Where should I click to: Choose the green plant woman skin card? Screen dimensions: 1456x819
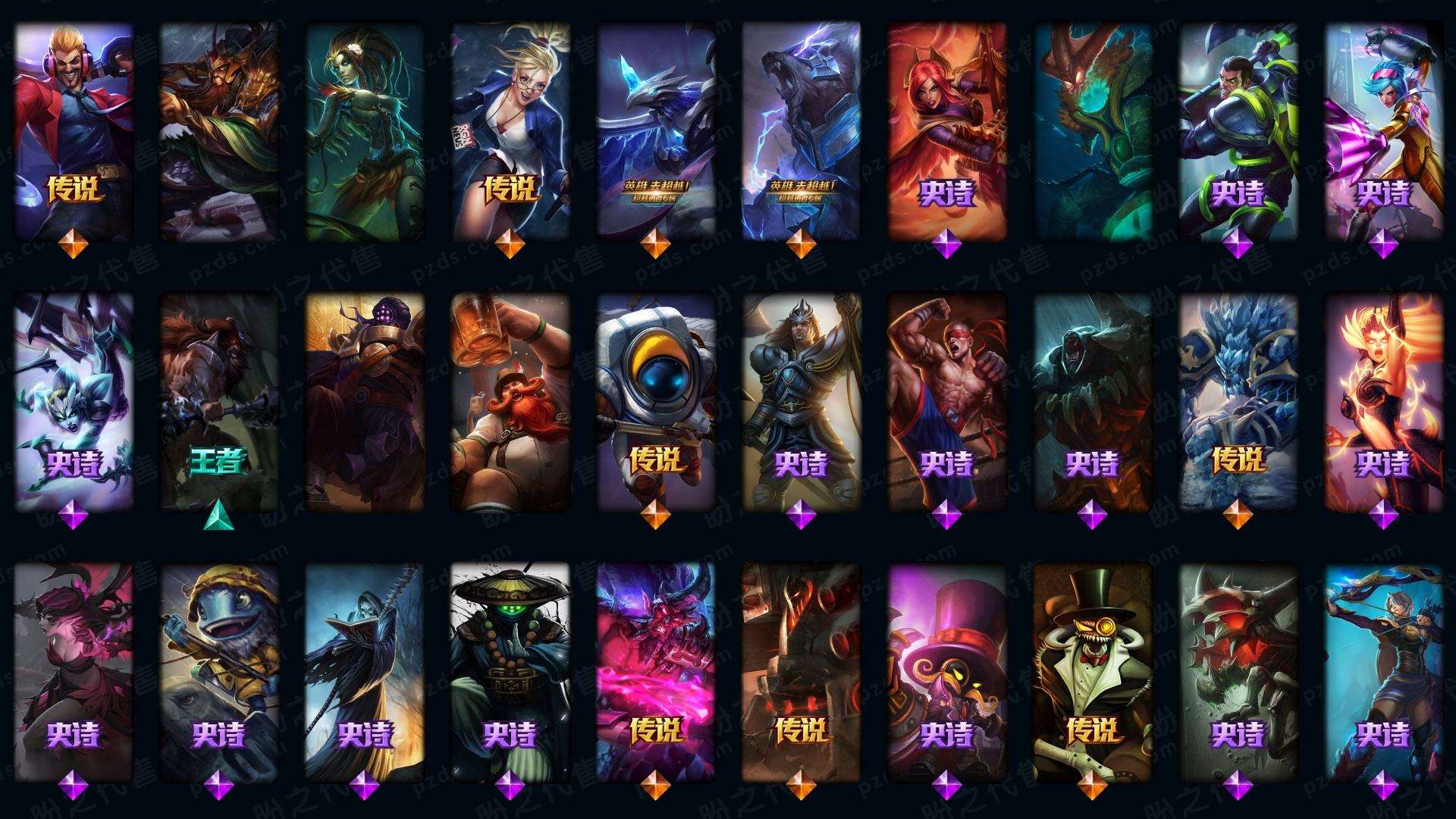click(x=365, y=129)
